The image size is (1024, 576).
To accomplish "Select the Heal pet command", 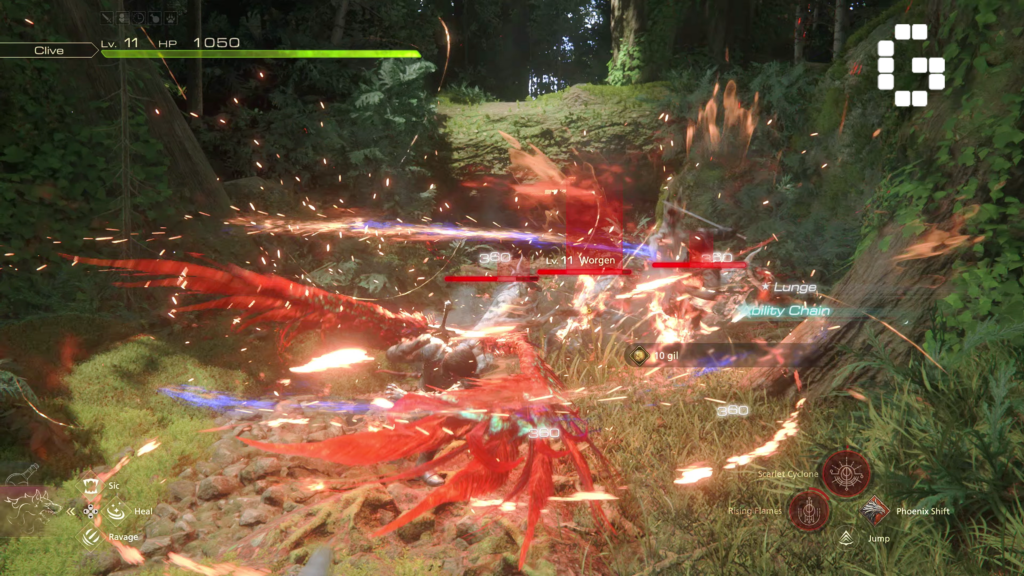I will pyautogui.click(x=116, y=511).
